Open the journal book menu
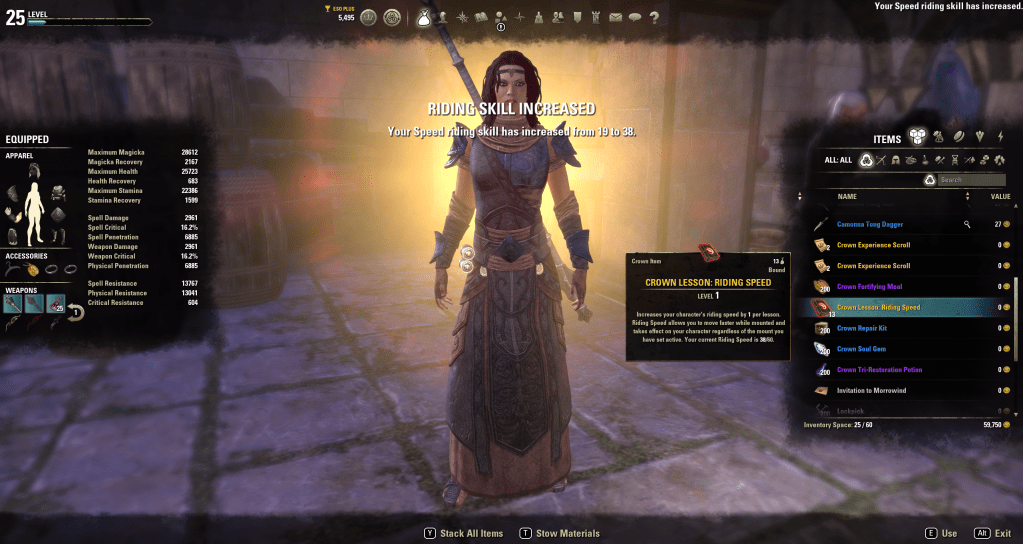The image size is (1023, 544). click(481, 17)
